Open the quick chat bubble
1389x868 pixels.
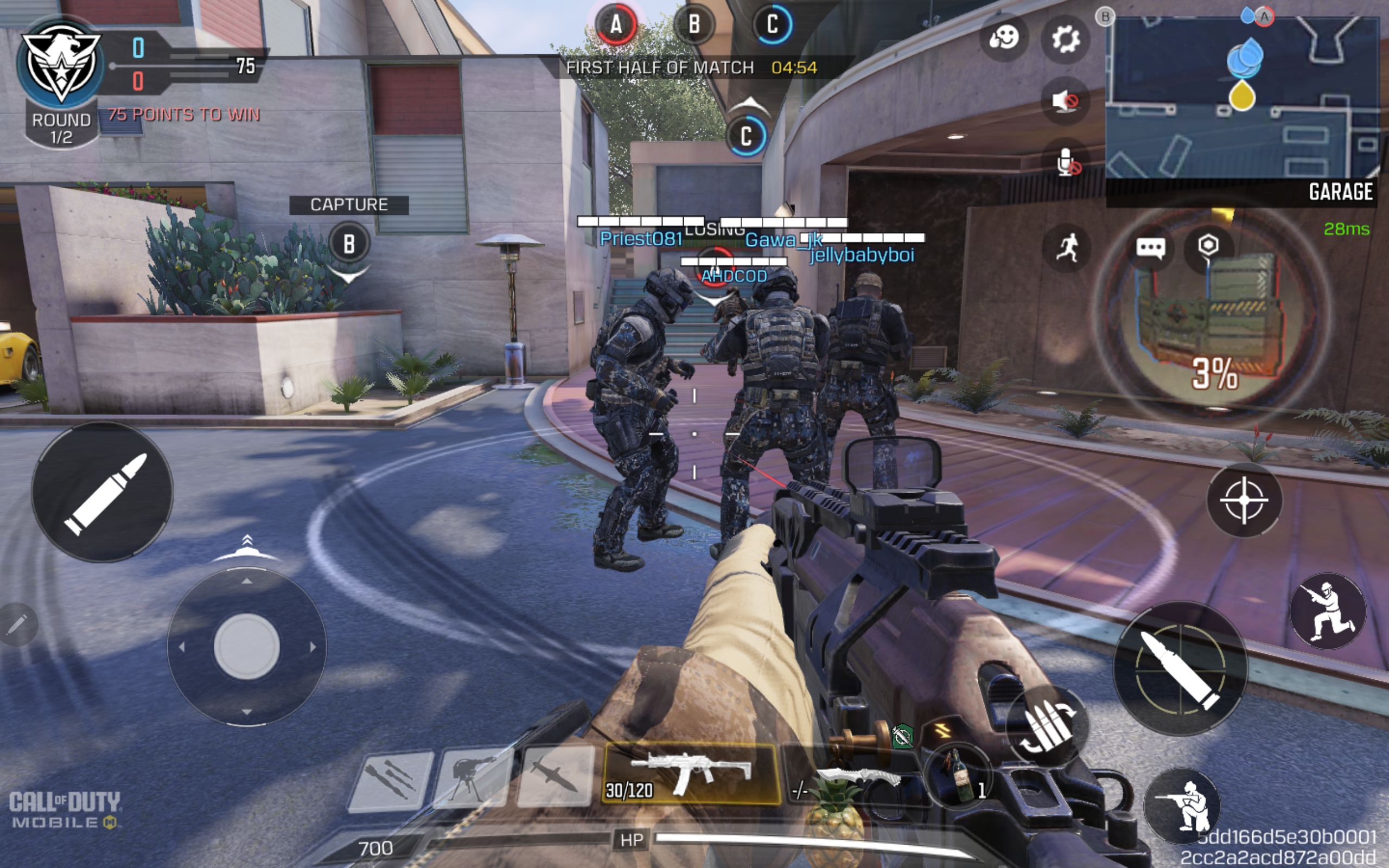[1150, 248]
